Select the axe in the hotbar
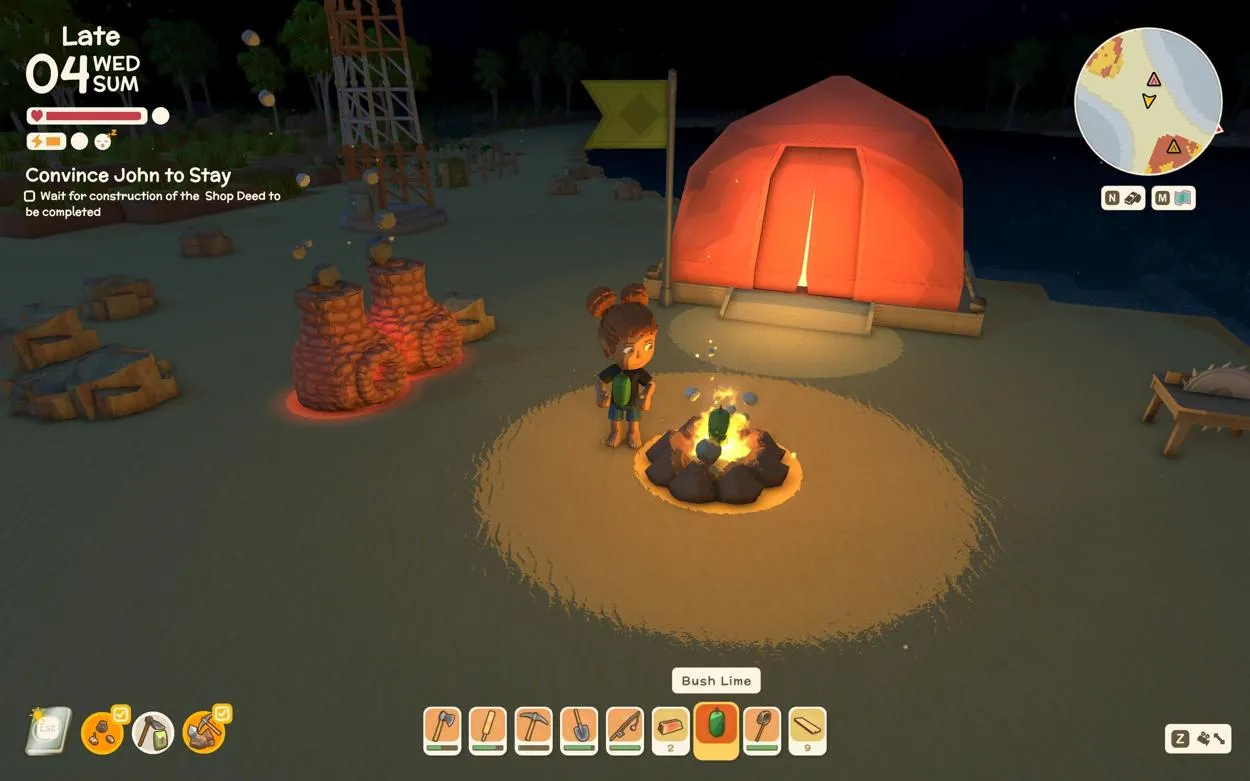 [x=442, y=729]
